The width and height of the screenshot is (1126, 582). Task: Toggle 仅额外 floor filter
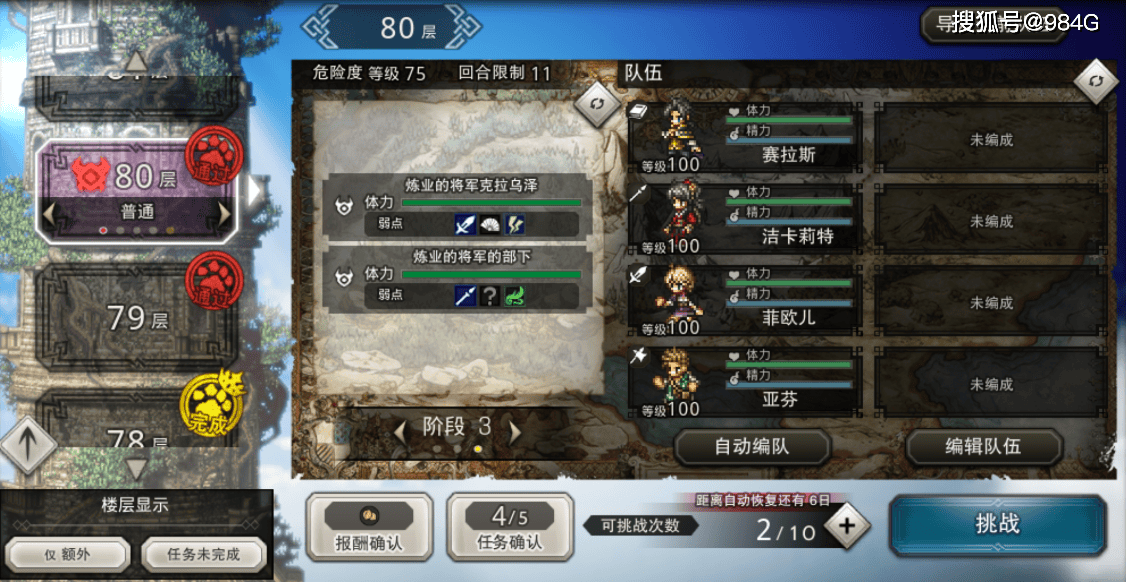click(68, 554)
